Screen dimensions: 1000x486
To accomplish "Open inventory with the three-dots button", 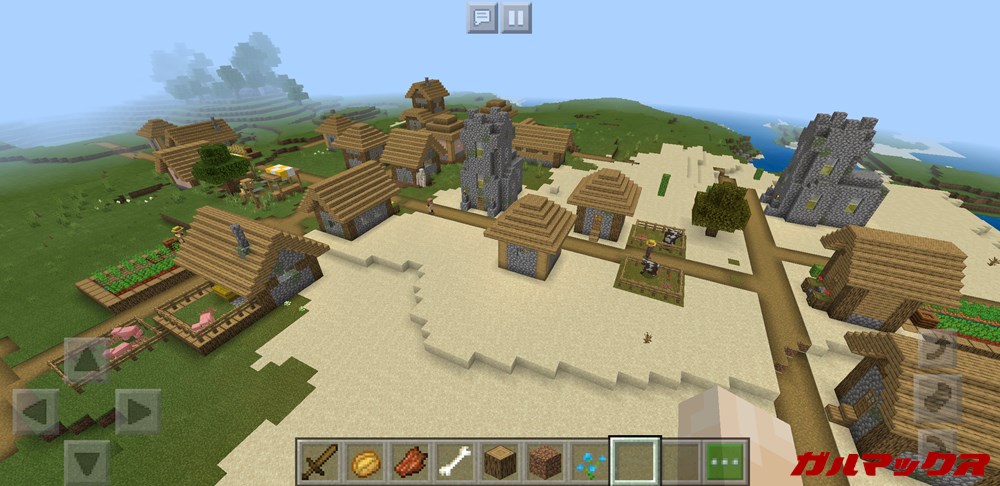I will [x=725, y=461].
